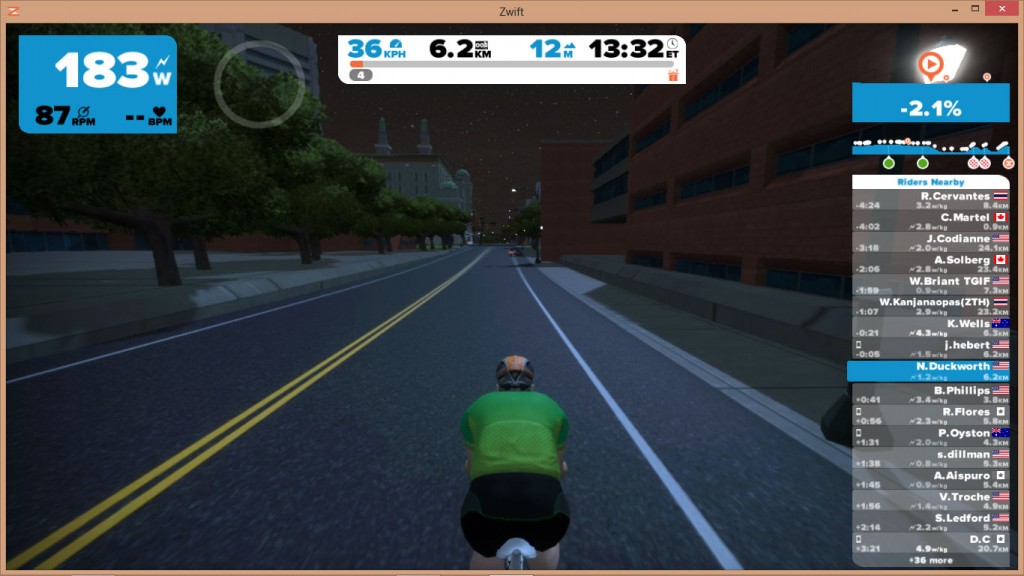
Task: Select rider C.Martel from the list
Action: tap(930, 221)
